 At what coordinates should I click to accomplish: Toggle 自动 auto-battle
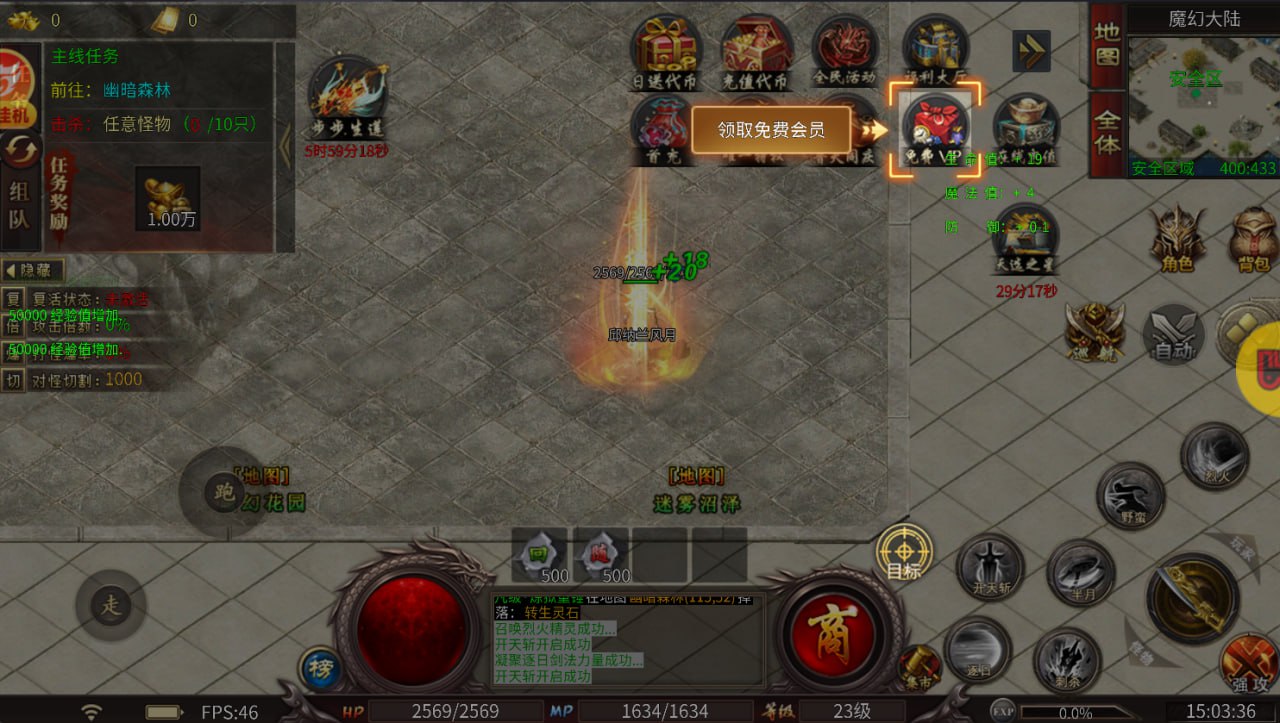point(1173,335)
